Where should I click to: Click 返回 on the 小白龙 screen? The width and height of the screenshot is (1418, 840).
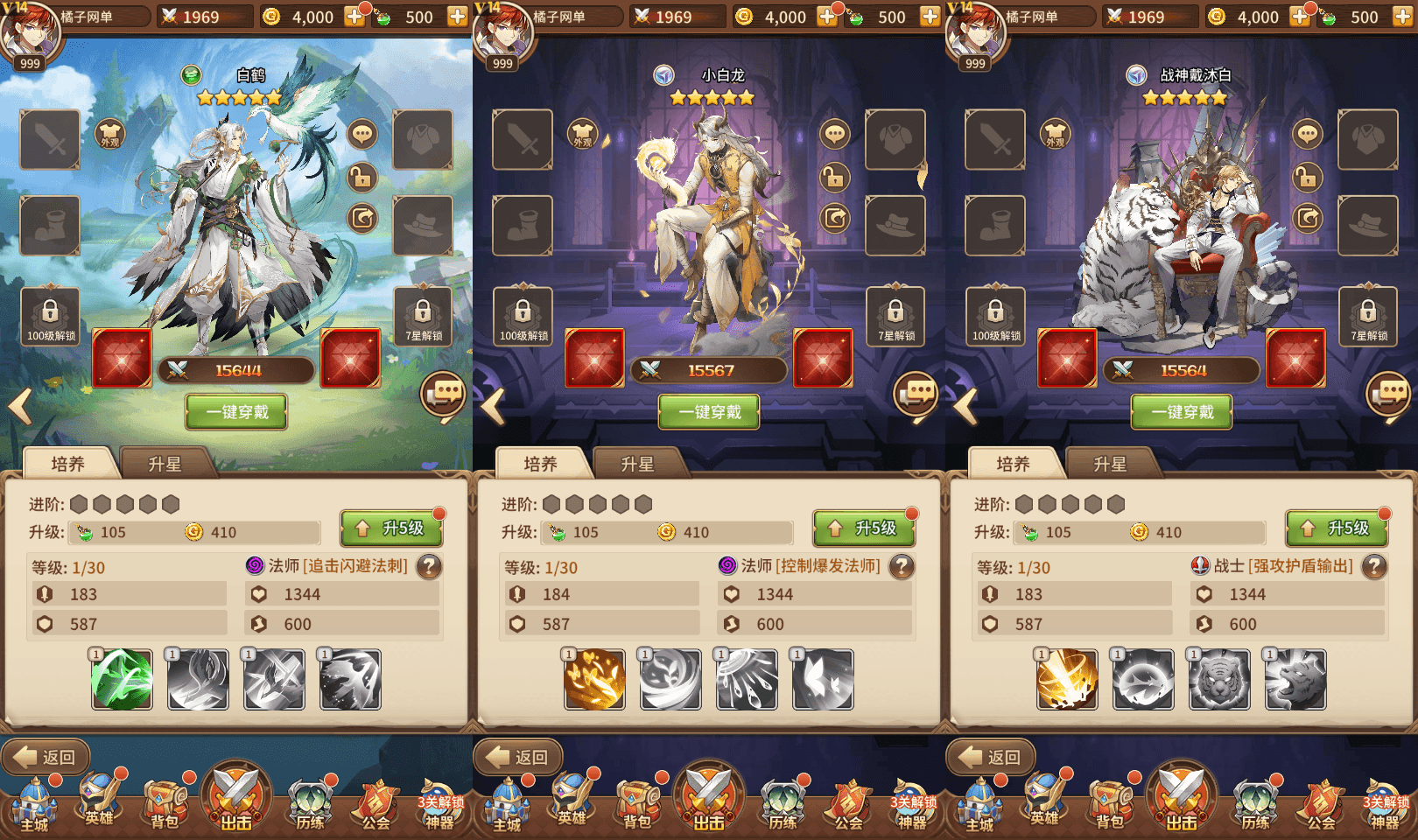[520, 757]
